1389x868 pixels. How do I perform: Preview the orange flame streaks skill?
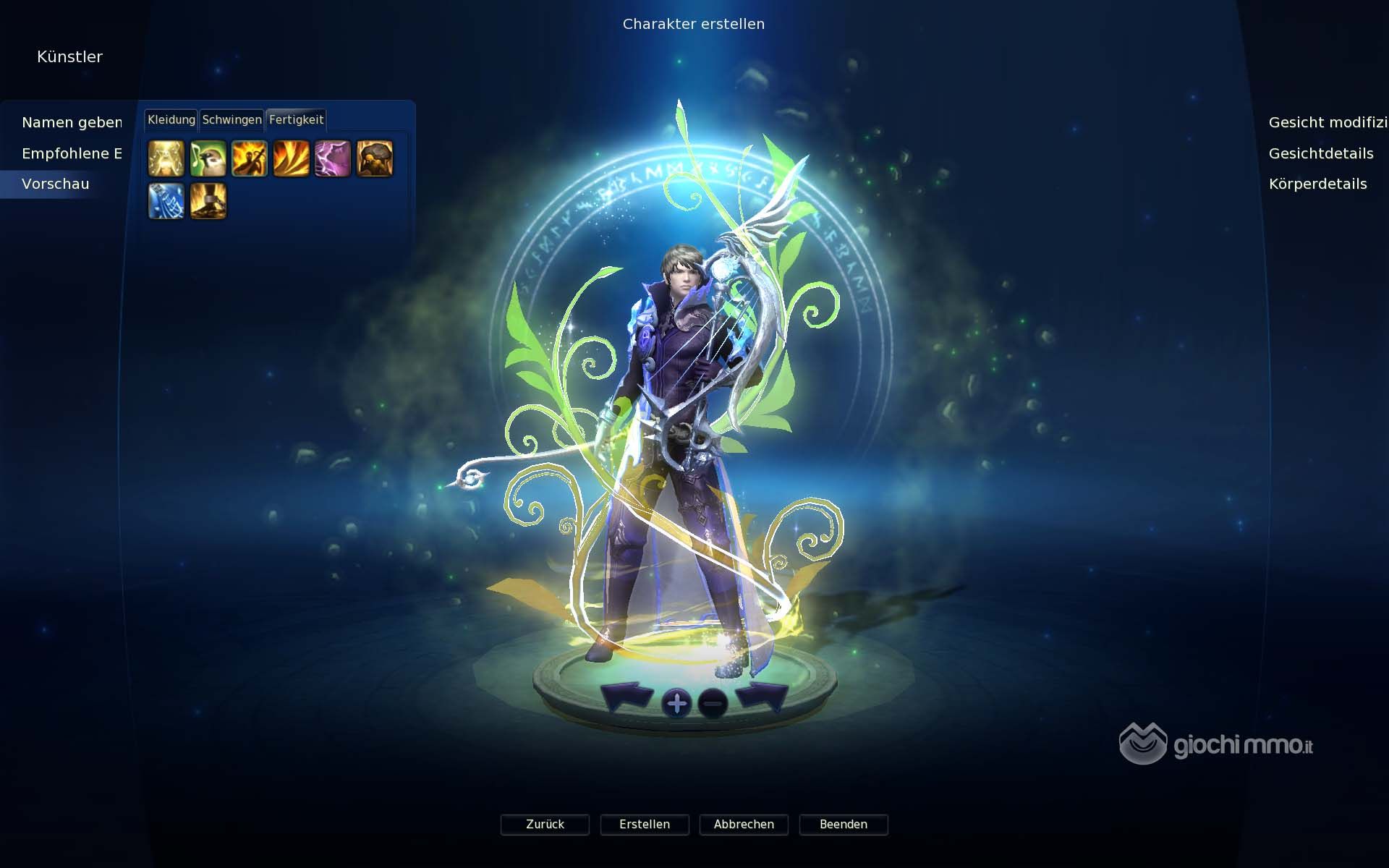tap(292, 158)
